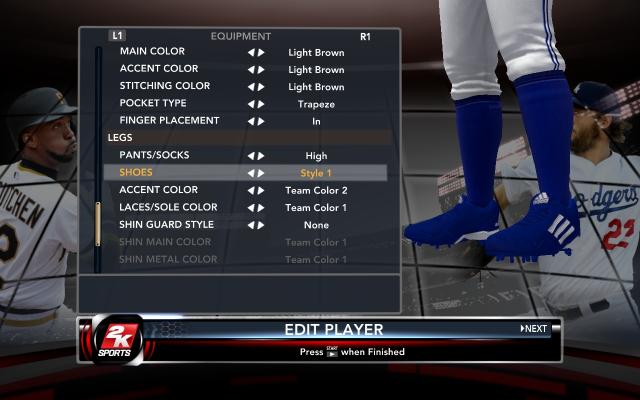Change POCKET TYPE with its right arrow

click(x=261, y=104)
